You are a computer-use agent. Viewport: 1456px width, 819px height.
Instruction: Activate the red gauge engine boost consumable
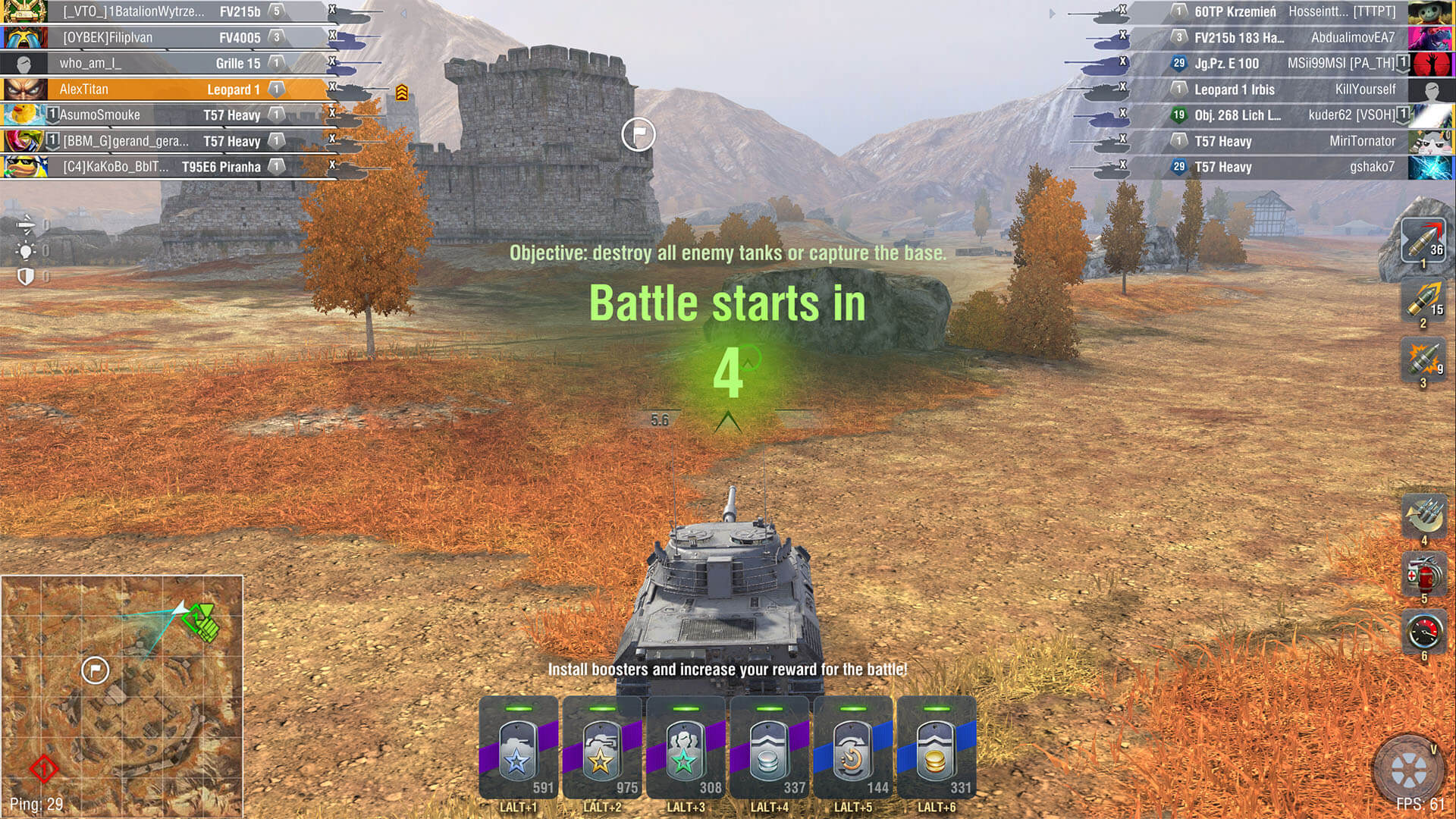pos(1423,632)
